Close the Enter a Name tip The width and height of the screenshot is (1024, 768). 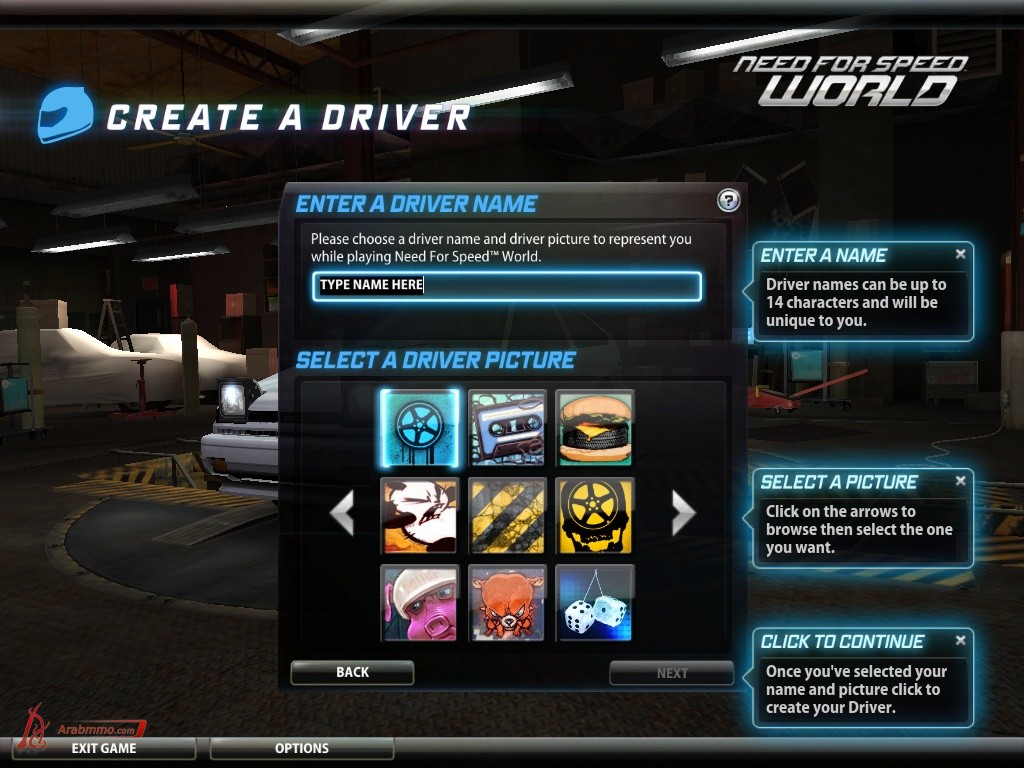click(961, 254)
